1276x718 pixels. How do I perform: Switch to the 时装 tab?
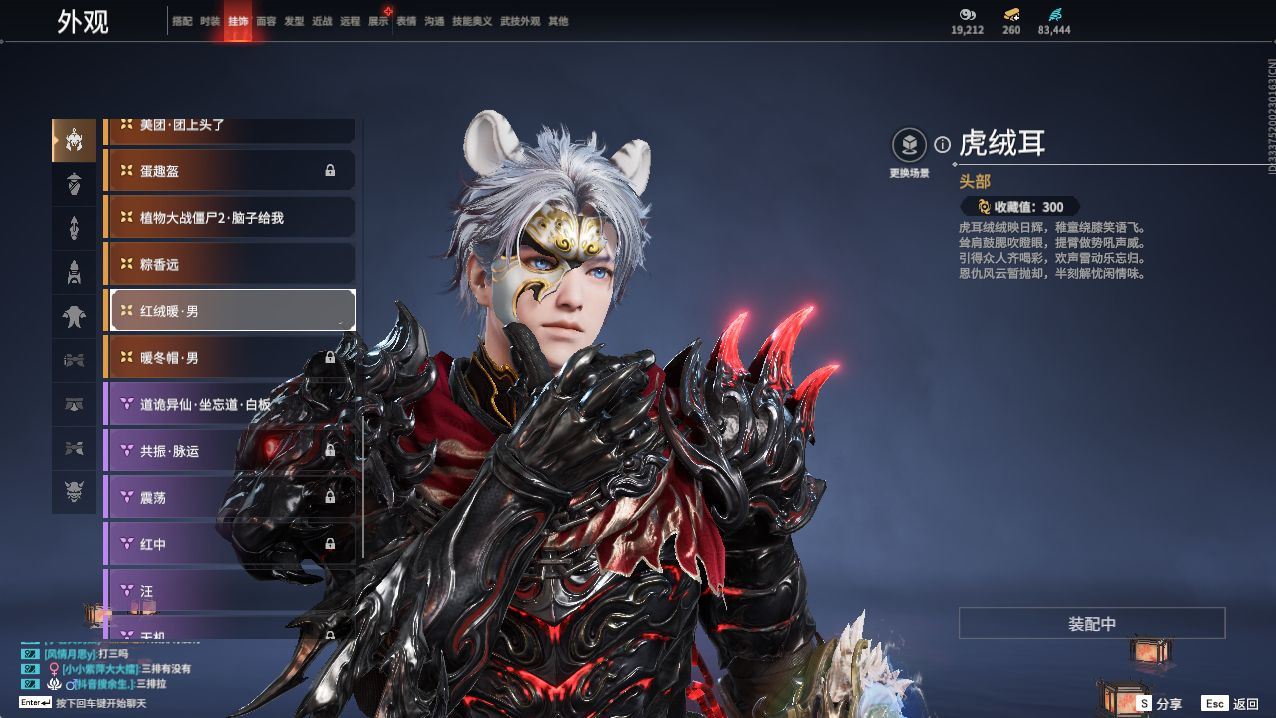click(210, 21)
